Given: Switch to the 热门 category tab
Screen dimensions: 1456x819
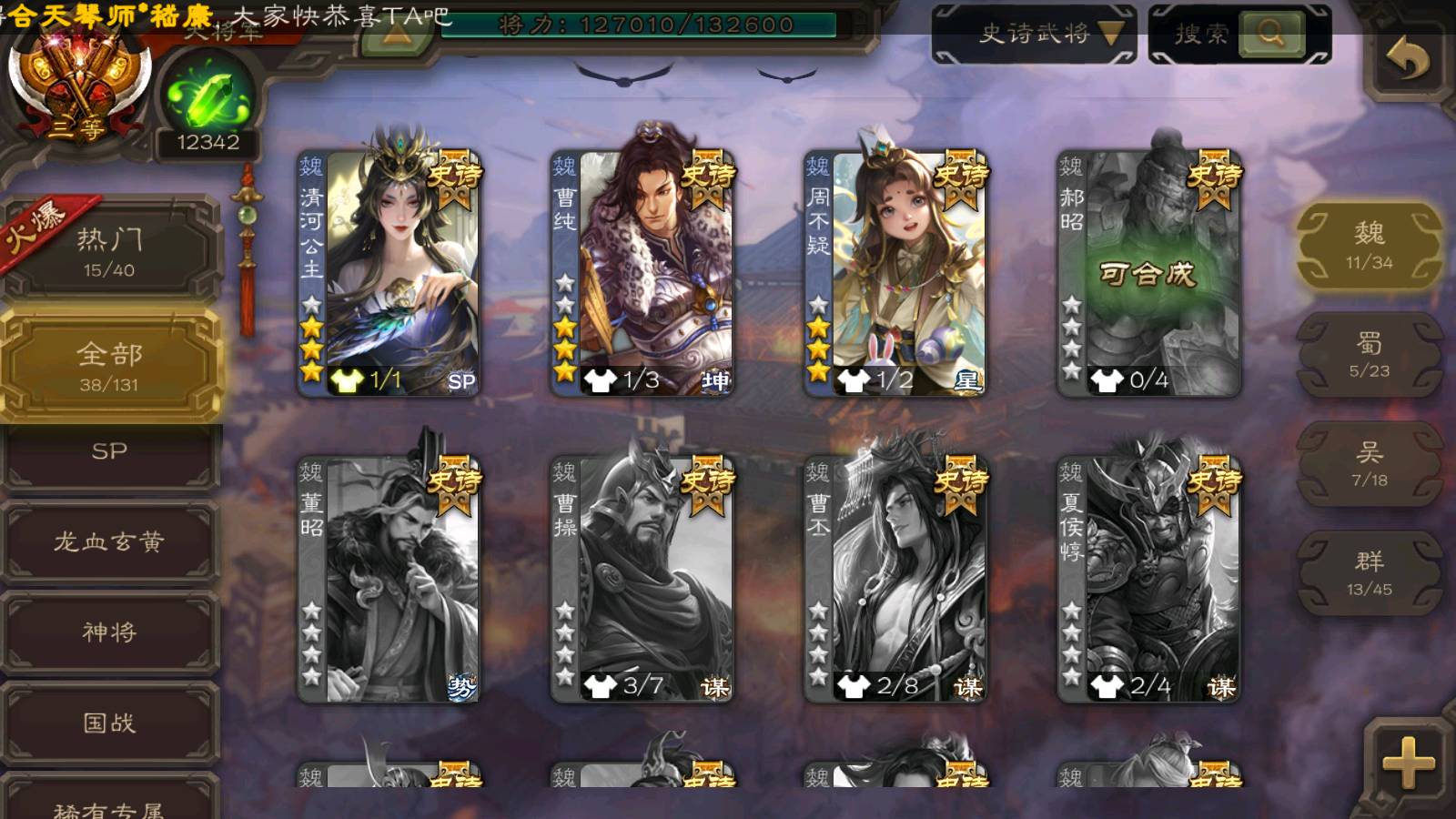Looking at the screenshot, I should click(109, 250).
